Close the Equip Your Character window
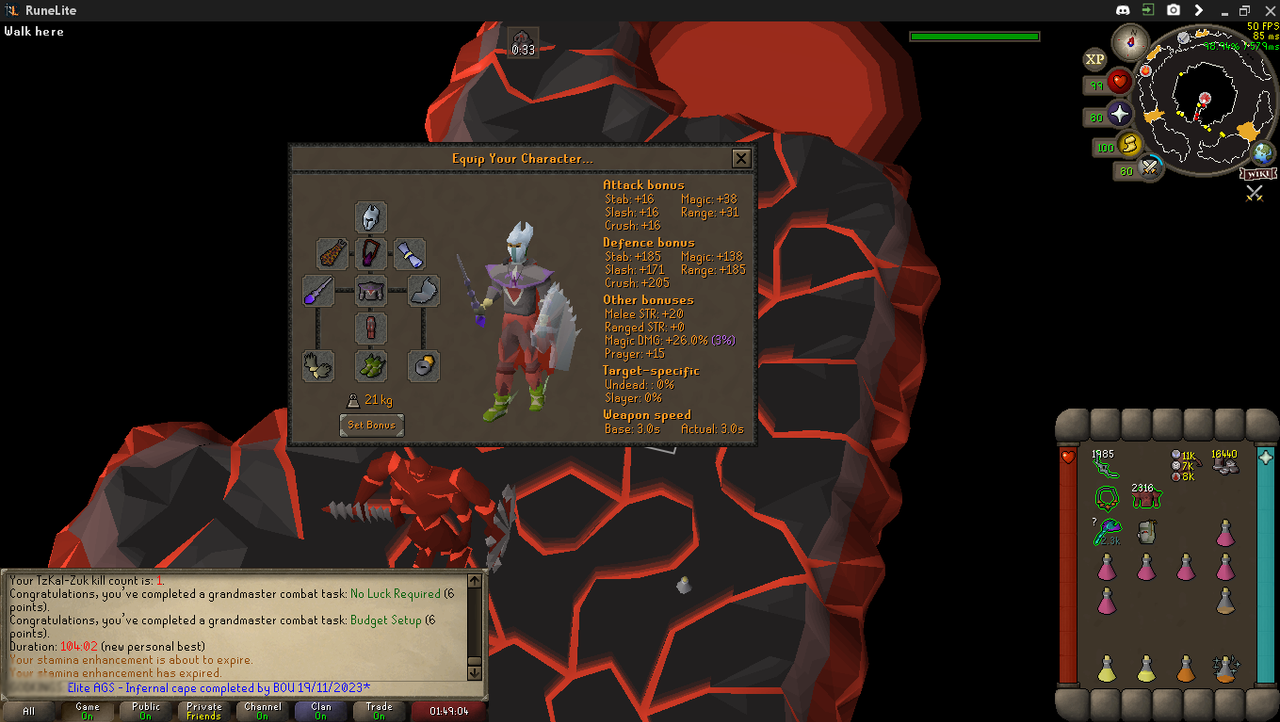This screenshot has width=1280, height=722. coord(741,158)
